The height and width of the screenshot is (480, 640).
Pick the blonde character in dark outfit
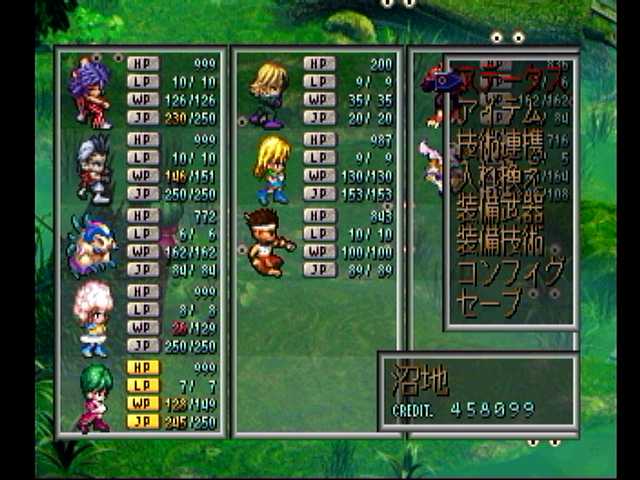268,92
